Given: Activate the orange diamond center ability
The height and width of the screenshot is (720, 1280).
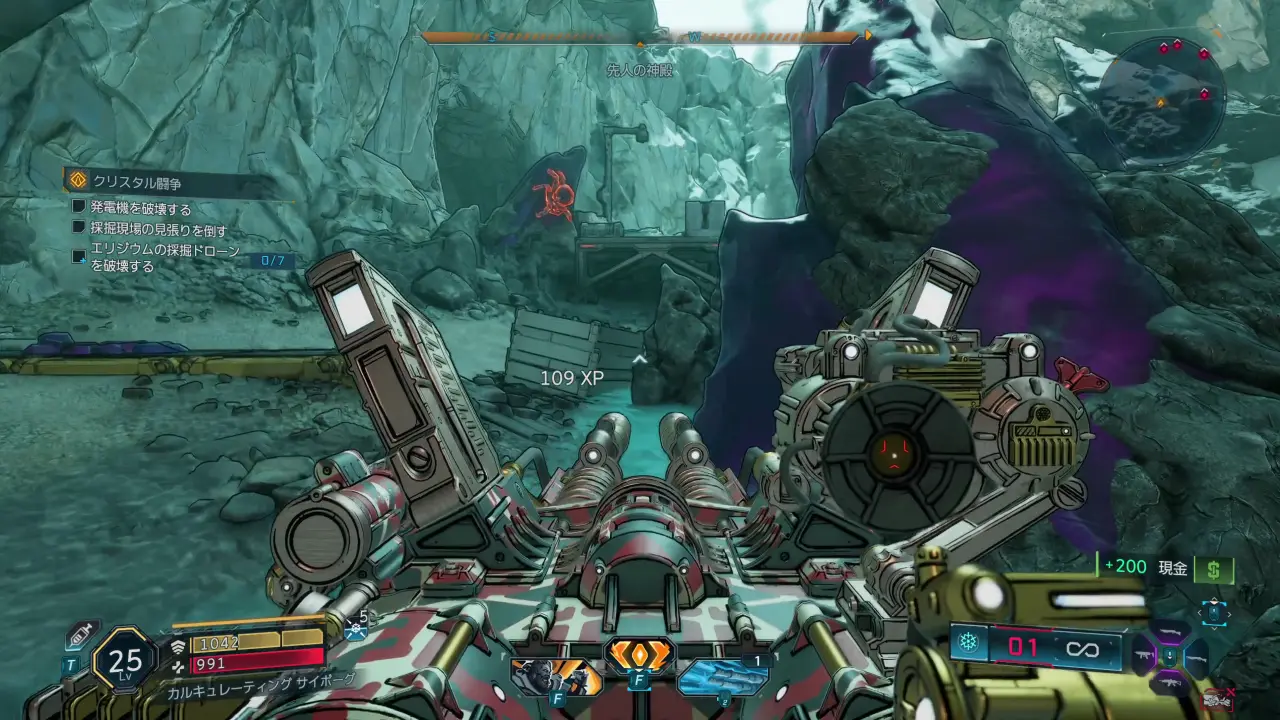Looking at the screenshot, I should coord(639,656).
